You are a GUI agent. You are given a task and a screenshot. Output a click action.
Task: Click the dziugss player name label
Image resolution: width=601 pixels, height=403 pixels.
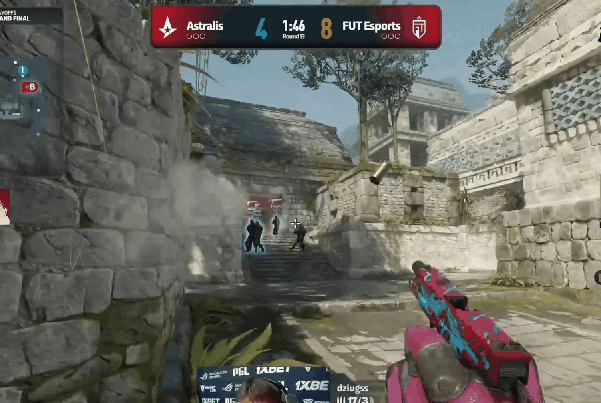click(355, 384)
